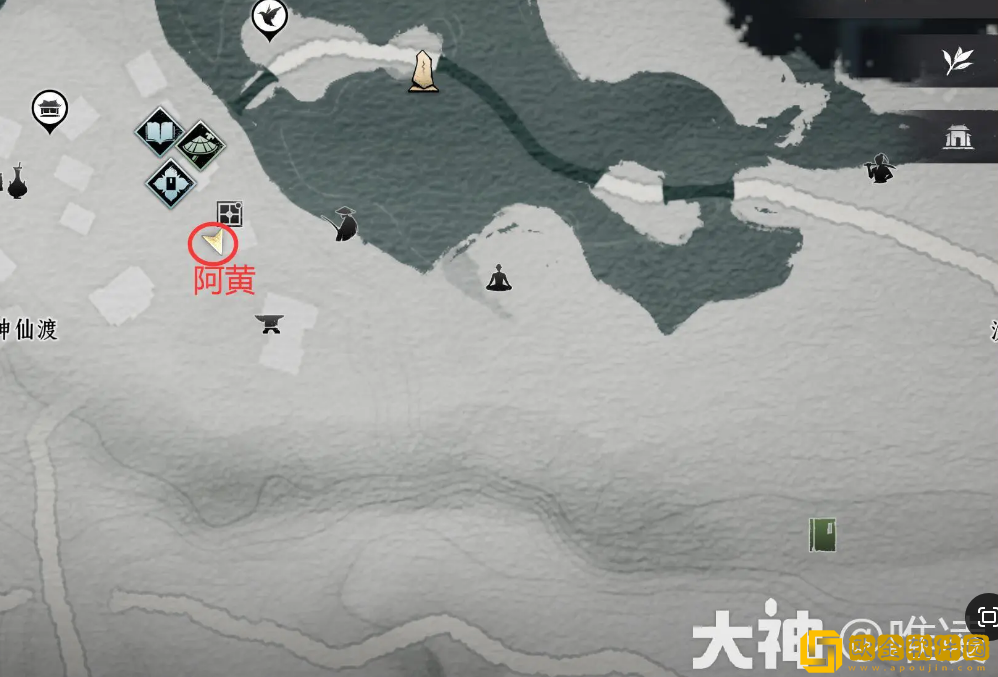
Task: Select the green book map marker
Action: click(823, 535)
